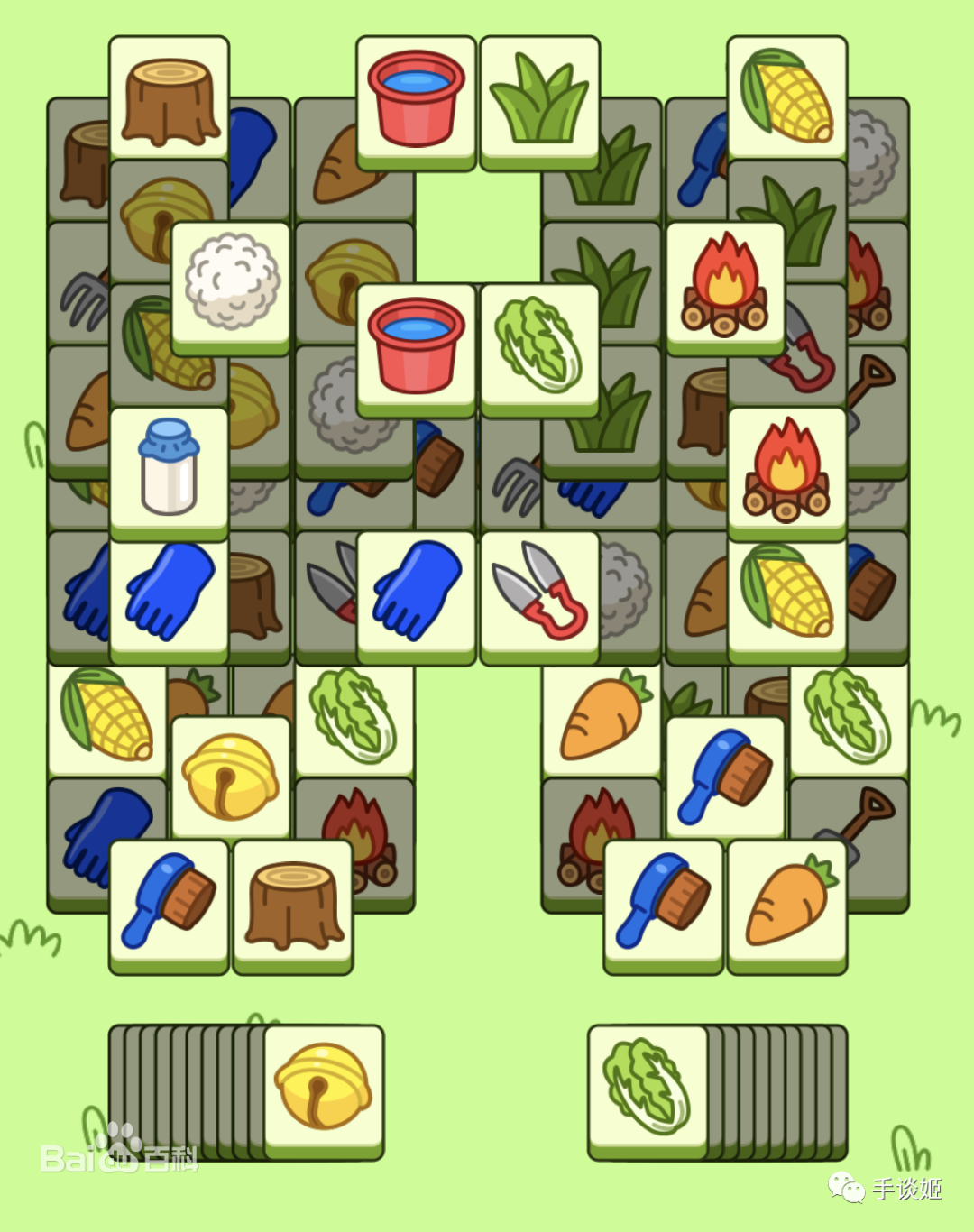Viewport: 974px width, 1232px height.
Task: Take the golden bell atop the tile stack
Action: click(323, 1087)
